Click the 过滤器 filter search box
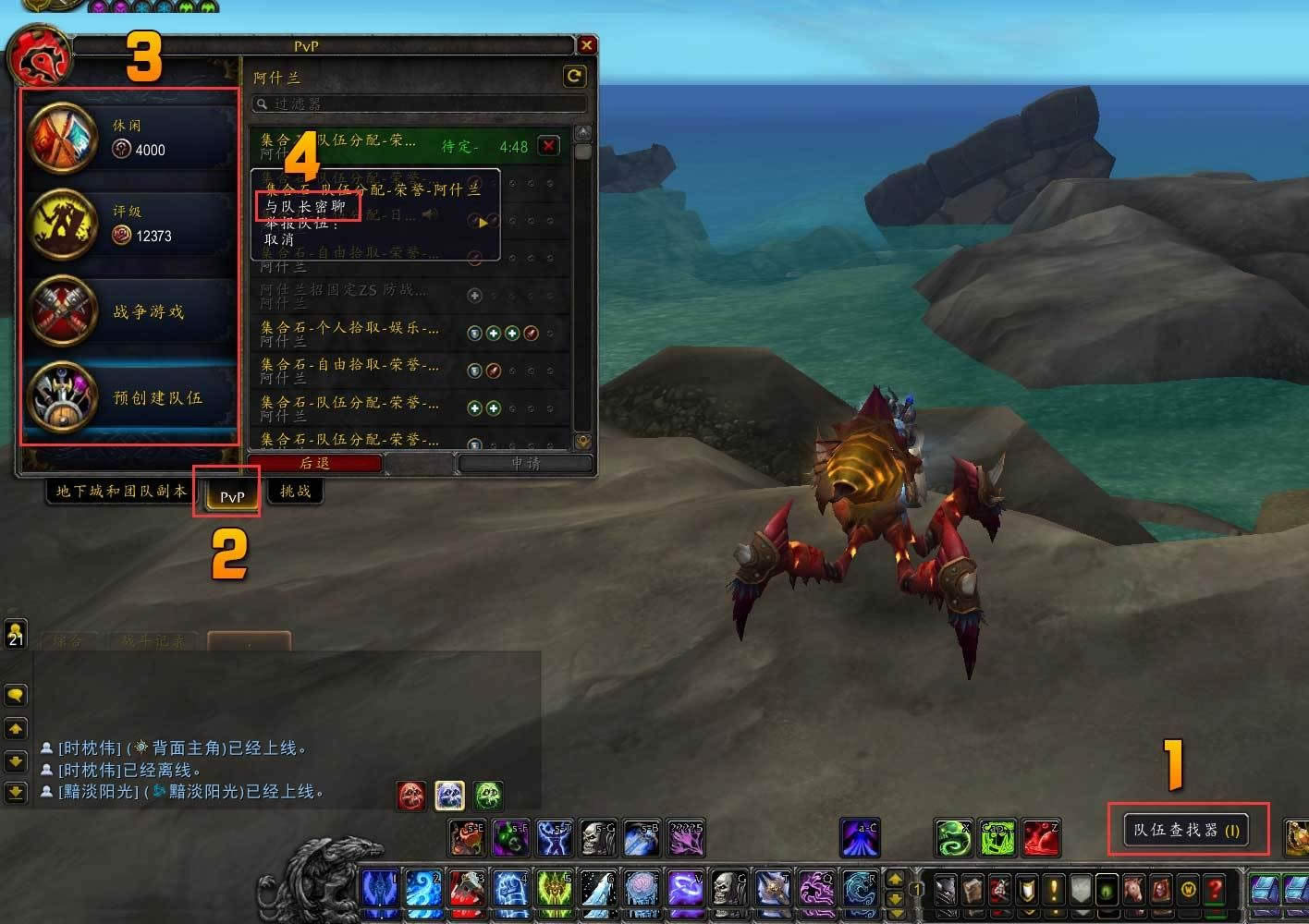 coord(421,103)
